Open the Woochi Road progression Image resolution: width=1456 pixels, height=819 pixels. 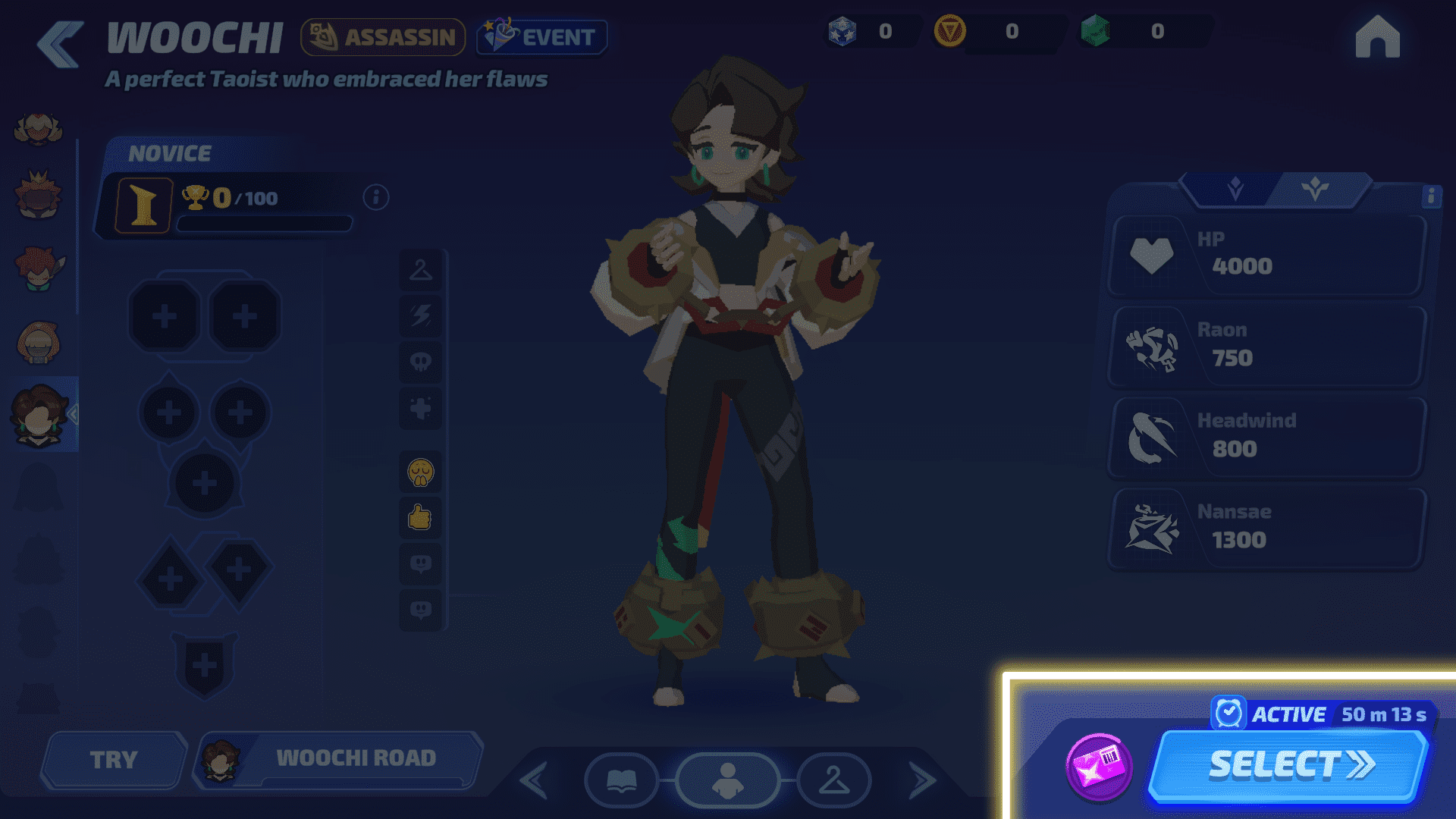pos(338,759)
